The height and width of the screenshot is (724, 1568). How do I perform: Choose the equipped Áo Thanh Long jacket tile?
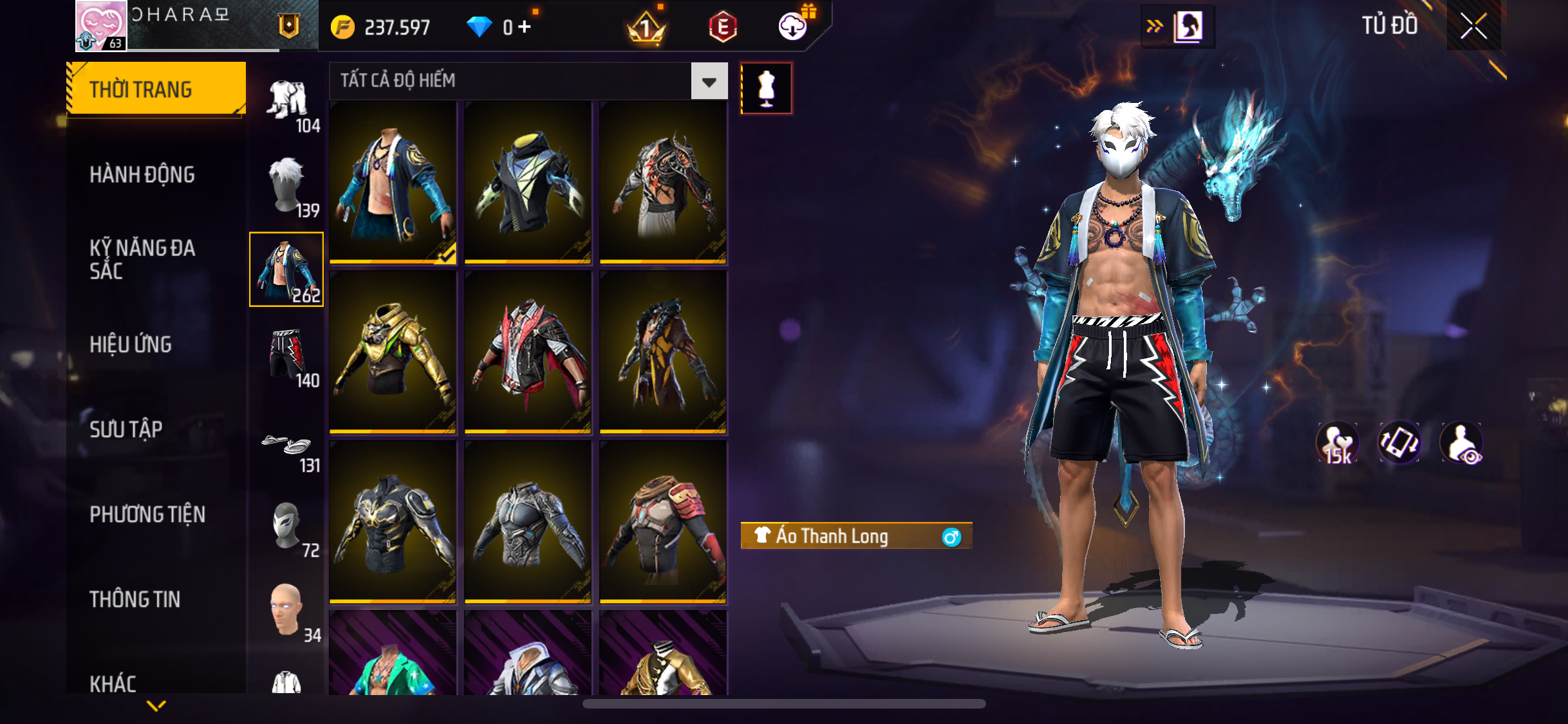(x=393, y=181)
